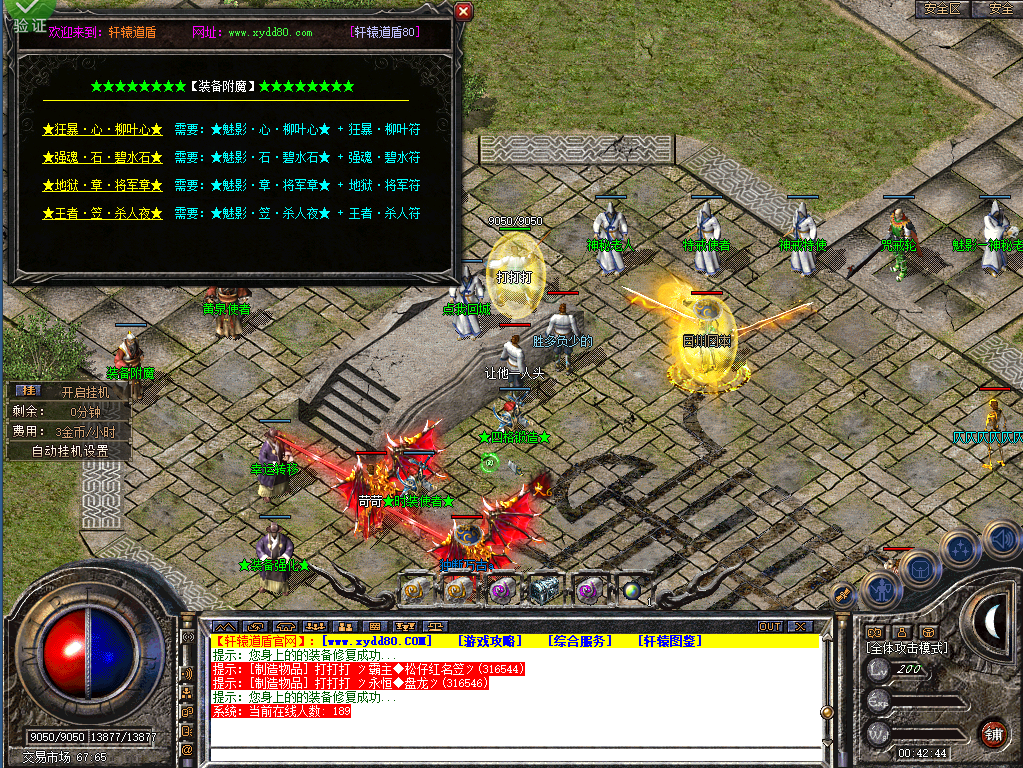Pick the 地狱·章·将军章 enchant link
Image resolution: width=1023 pixels, height=768 pixels.
[x=102, y=186]
